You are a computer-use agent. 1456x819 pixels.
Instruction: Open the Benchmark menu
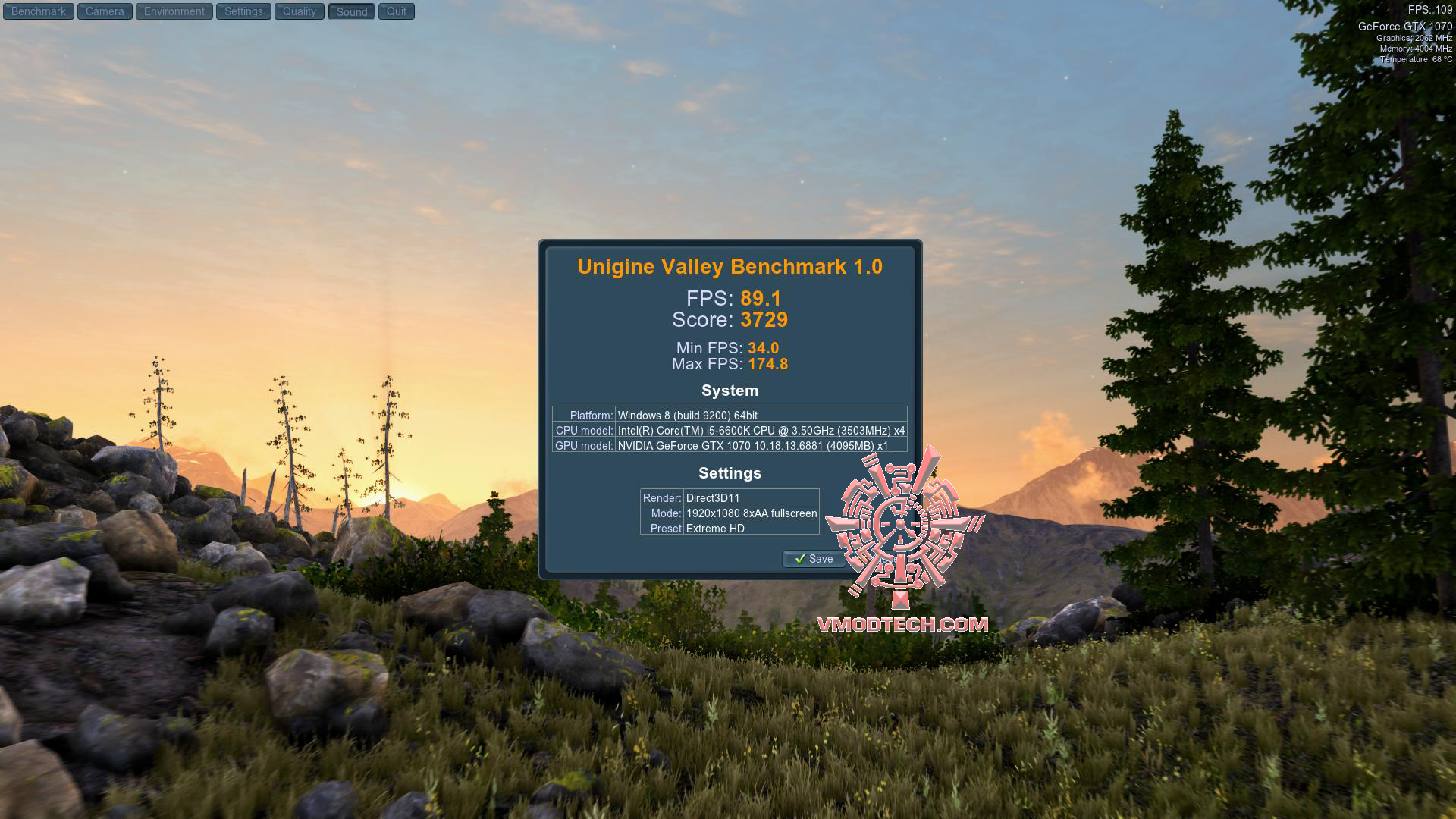(x=38, y=11)
